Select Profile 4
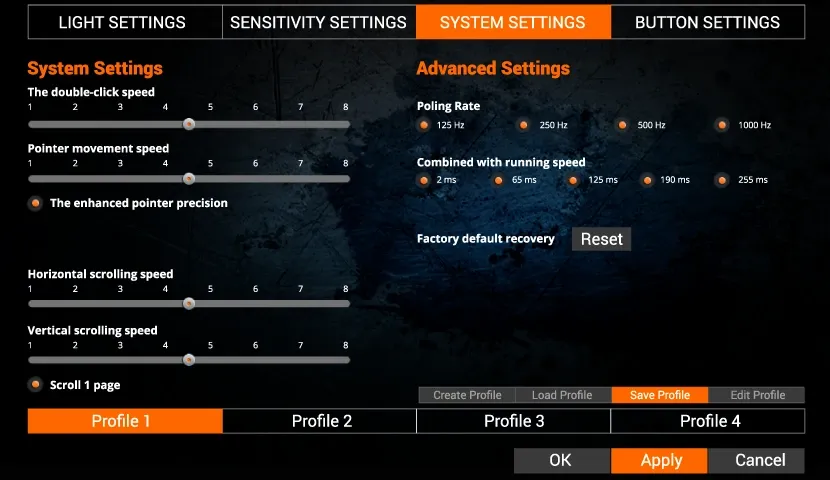Viewport: 830px width, 480px height. tap(709, 421)
